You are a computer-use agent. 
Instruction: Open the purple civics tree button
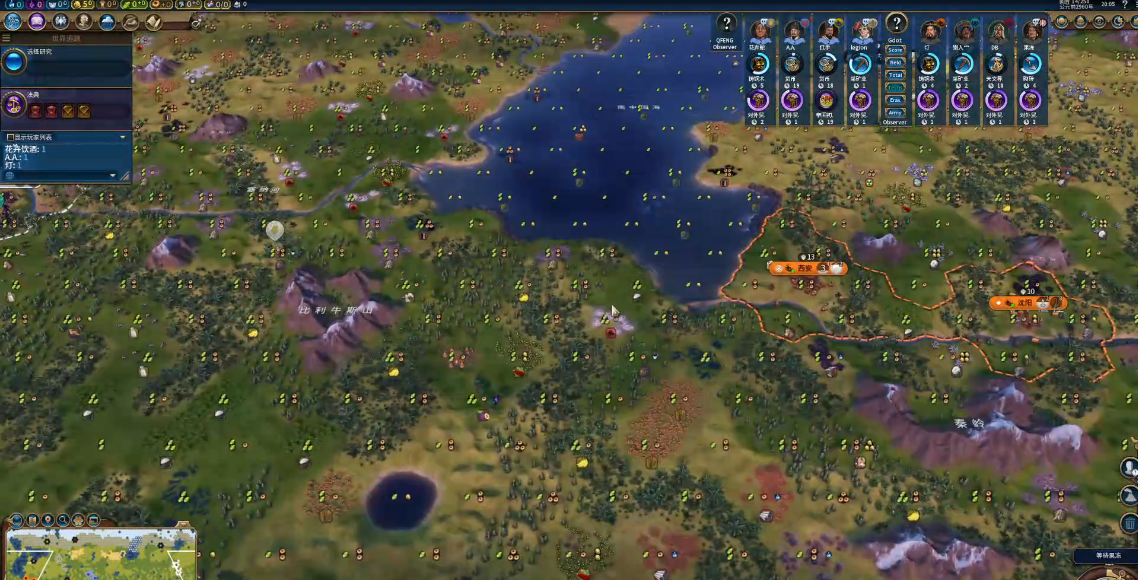tap(37, 21)
